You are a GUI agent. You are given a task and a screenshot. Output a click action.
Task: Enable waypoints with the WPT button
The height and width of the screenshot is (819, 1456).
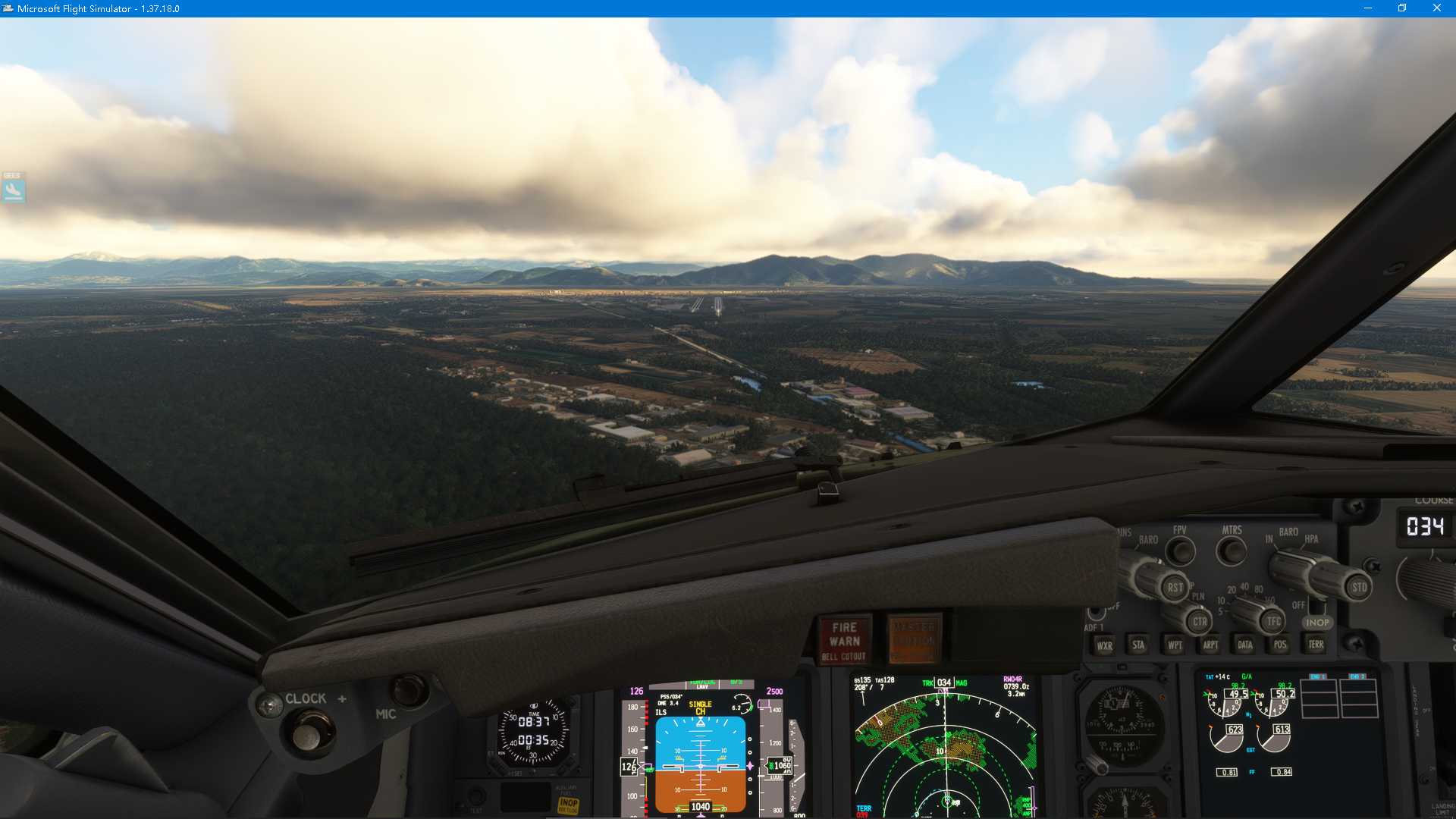[1174, 645]
